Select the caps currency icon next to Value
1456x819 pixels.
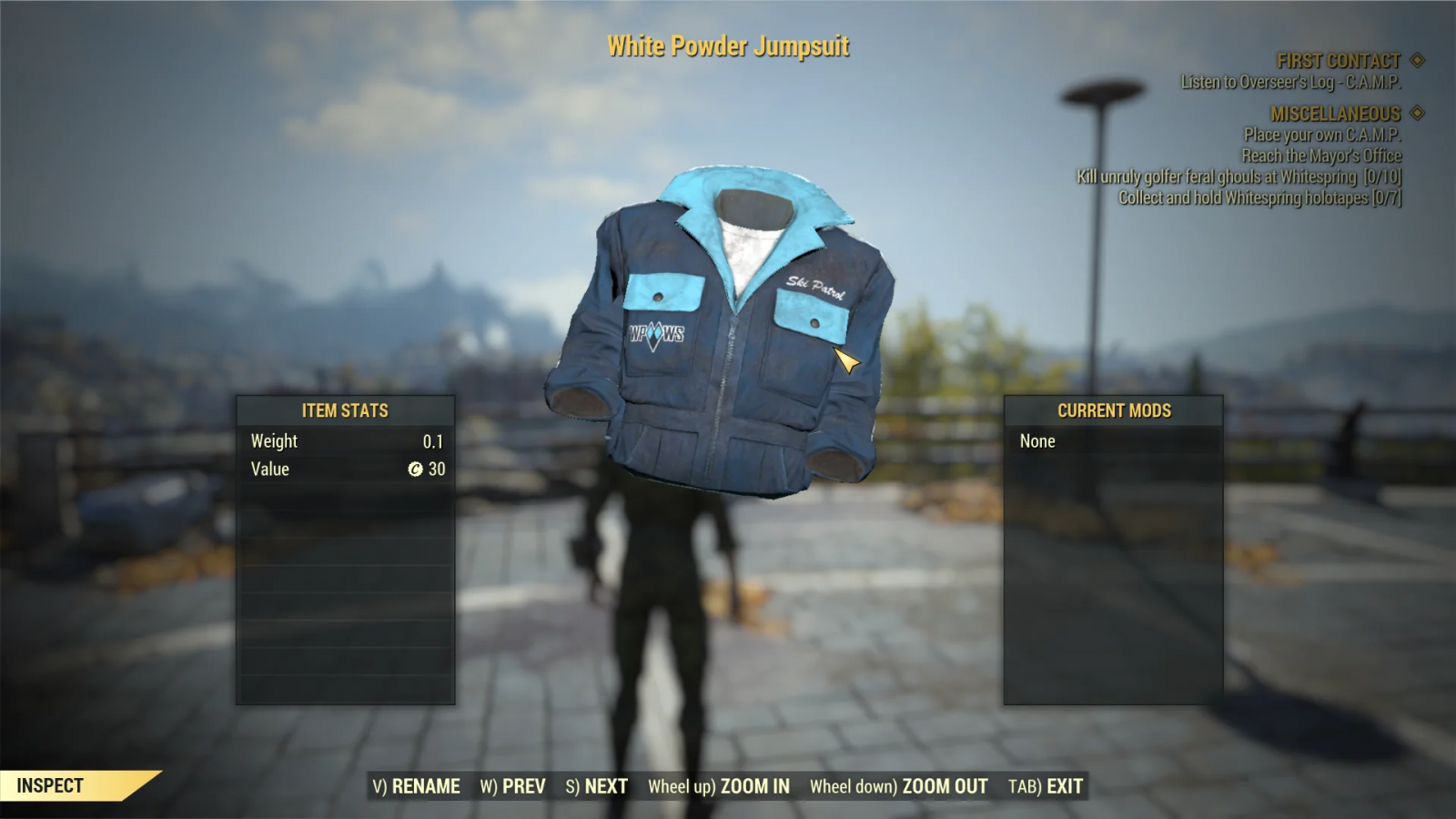tap(417, 469)
